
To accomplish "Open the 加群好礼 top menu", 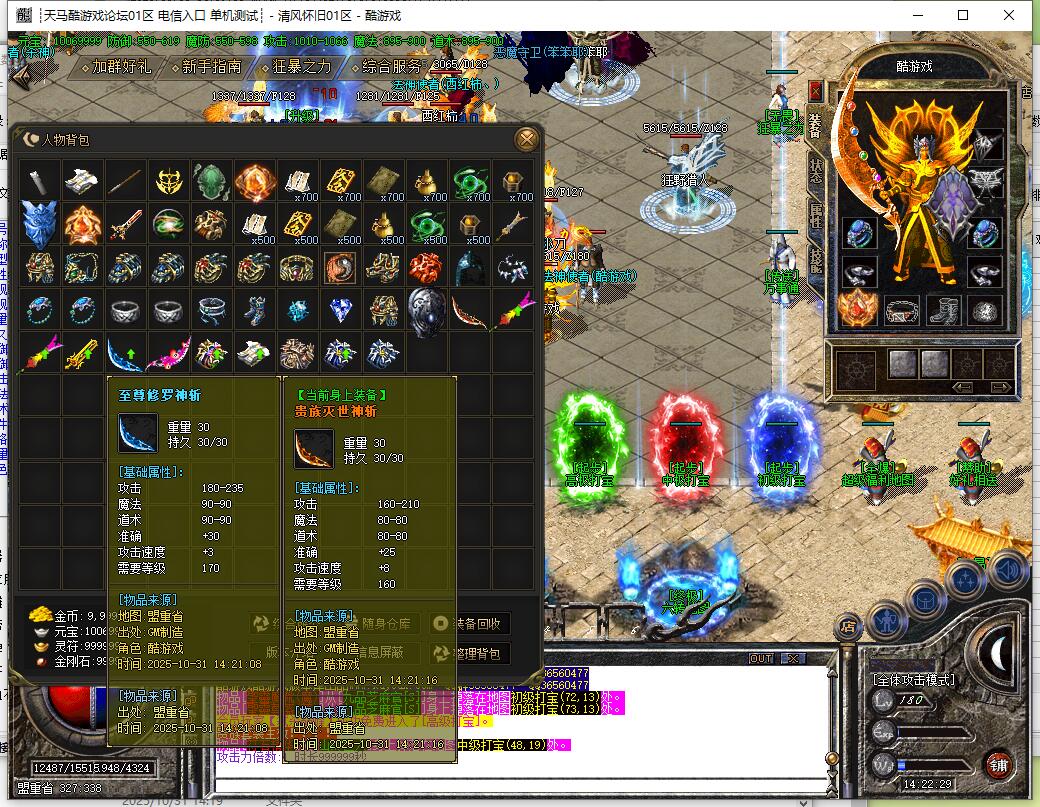I will point(114,67).
